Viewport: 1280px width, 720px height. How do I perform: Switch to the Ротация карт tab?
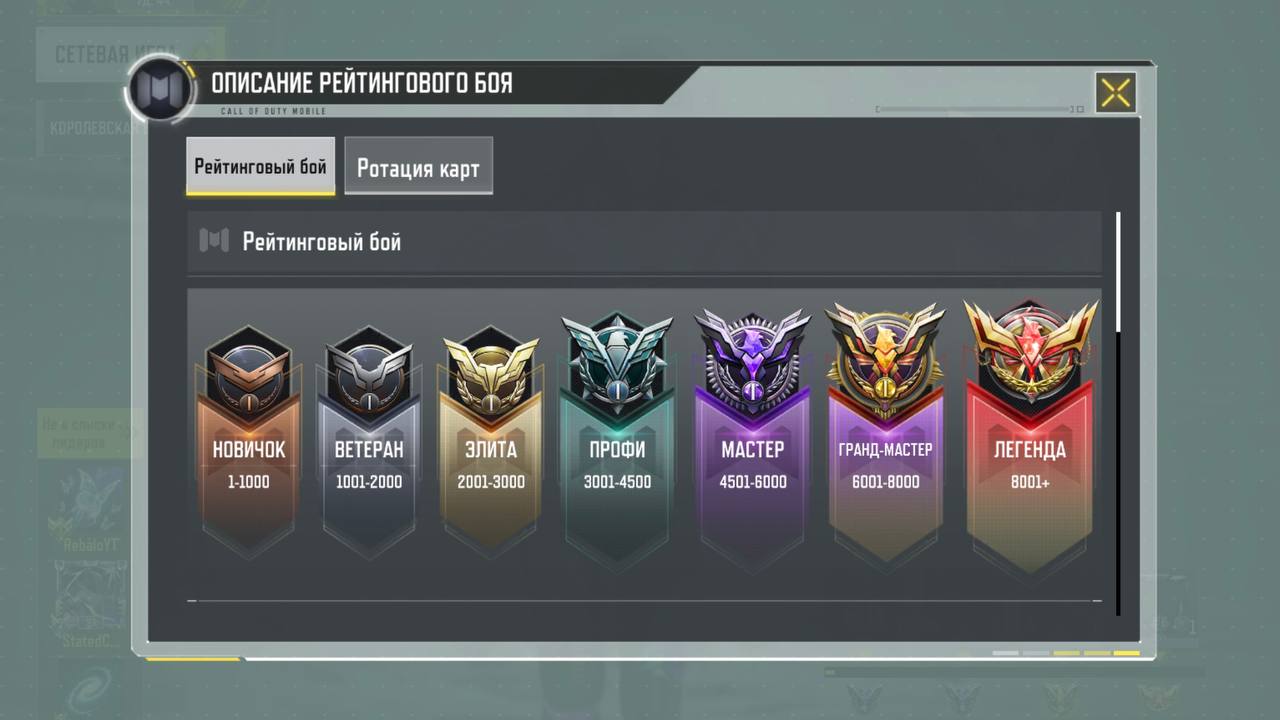(418, 167)
